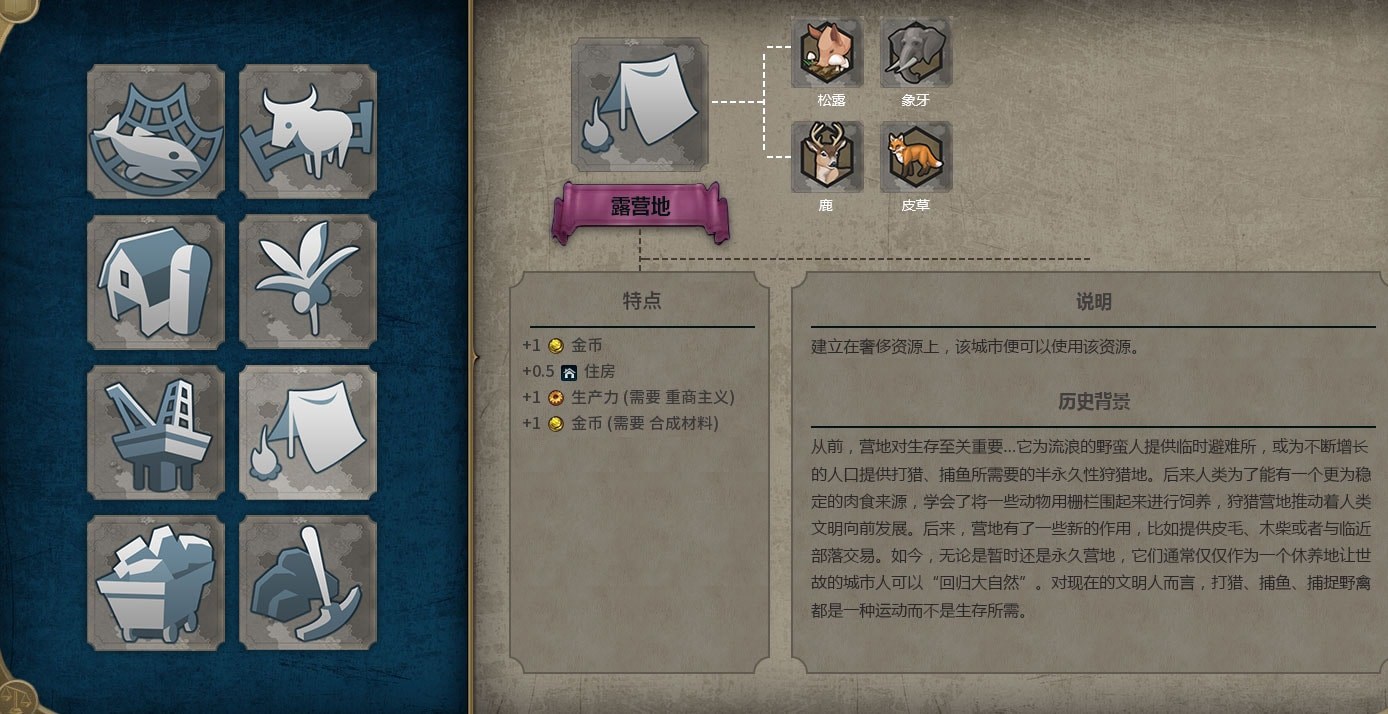Open the offshore oil rig improvement
This screenshot has height=714, width=1388.
click(156, 432)
